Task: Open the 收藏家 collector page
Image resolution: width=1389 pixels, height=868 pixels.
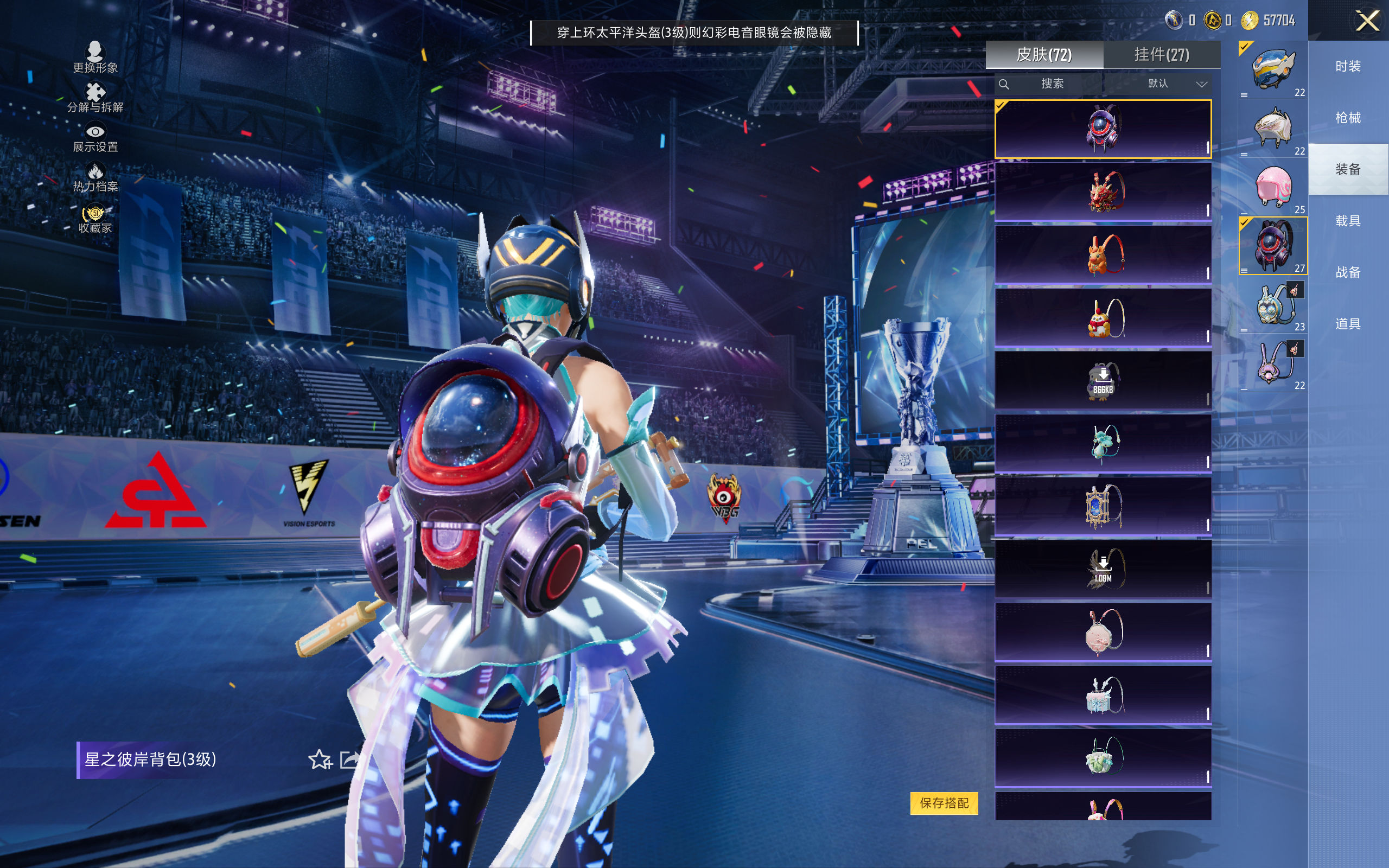Action: (95, 219)
